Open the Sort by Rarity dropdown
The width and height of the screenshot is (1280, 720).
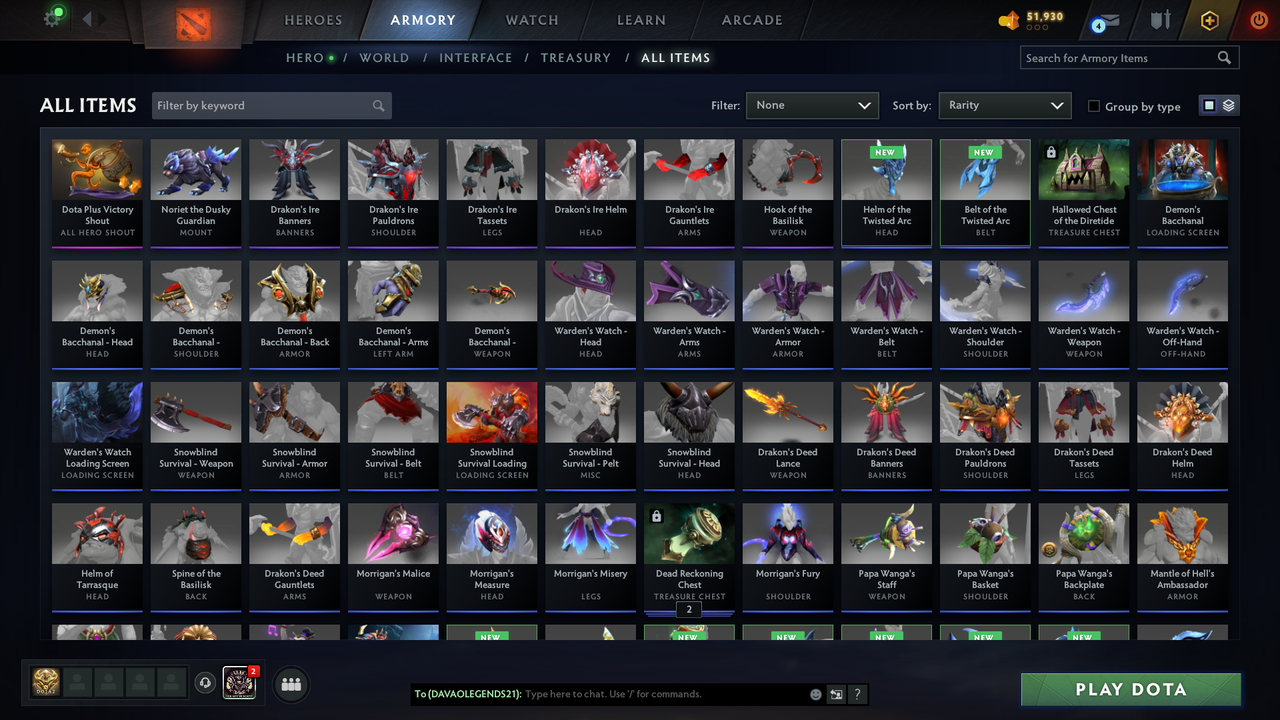click(x=1004, y=105)
